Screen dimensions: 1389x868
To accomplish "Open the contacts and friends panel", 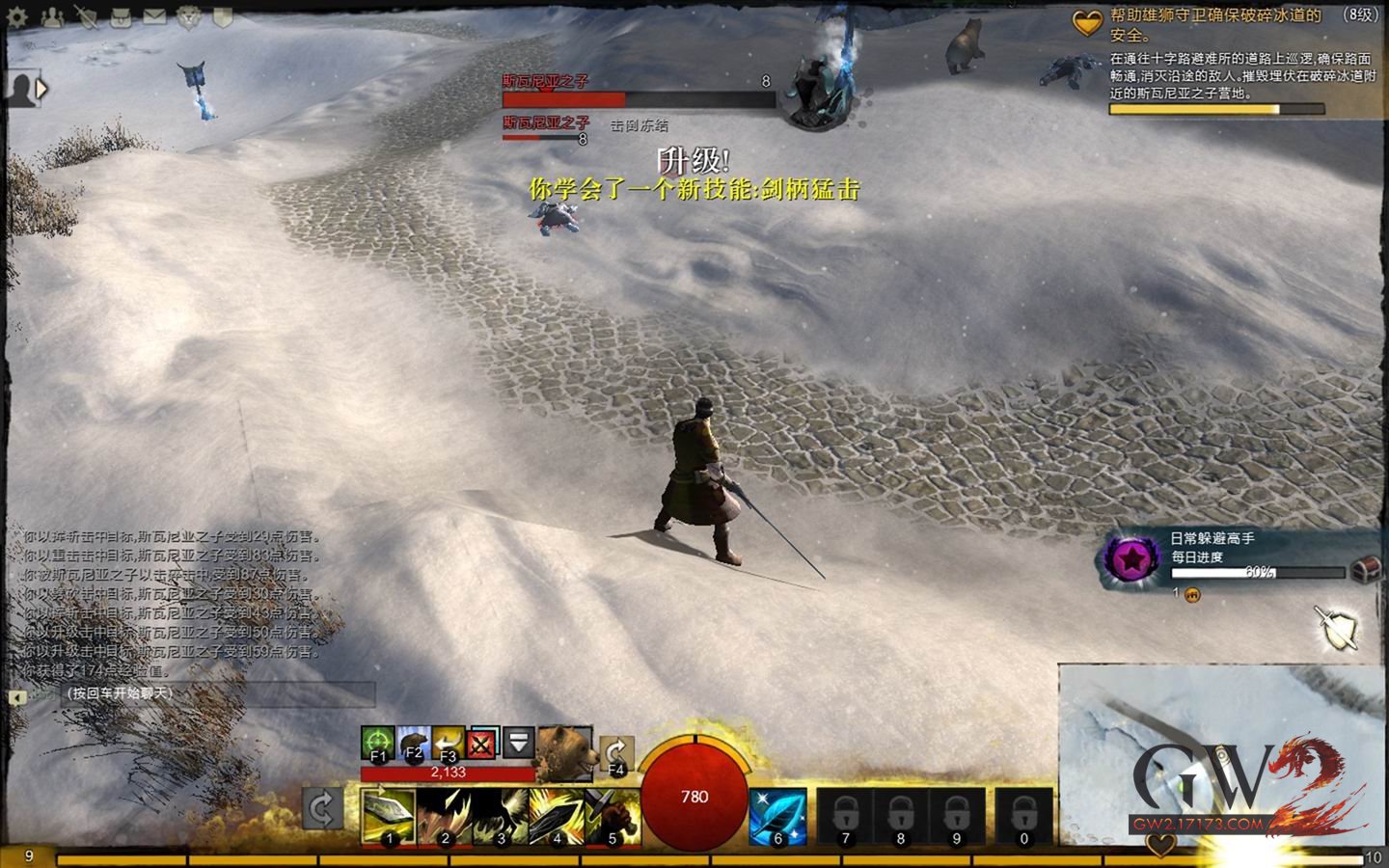I will click(51, 16).
